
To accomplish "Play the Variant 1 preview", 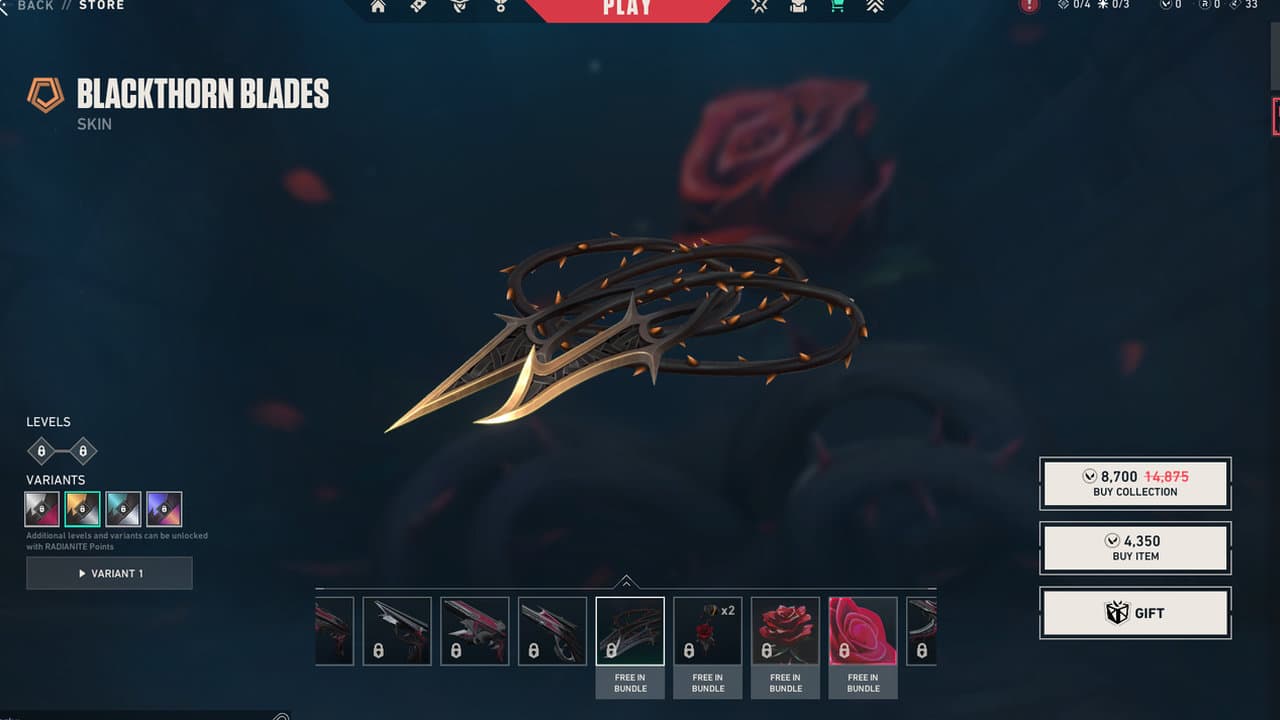I will tap(109, 573).
